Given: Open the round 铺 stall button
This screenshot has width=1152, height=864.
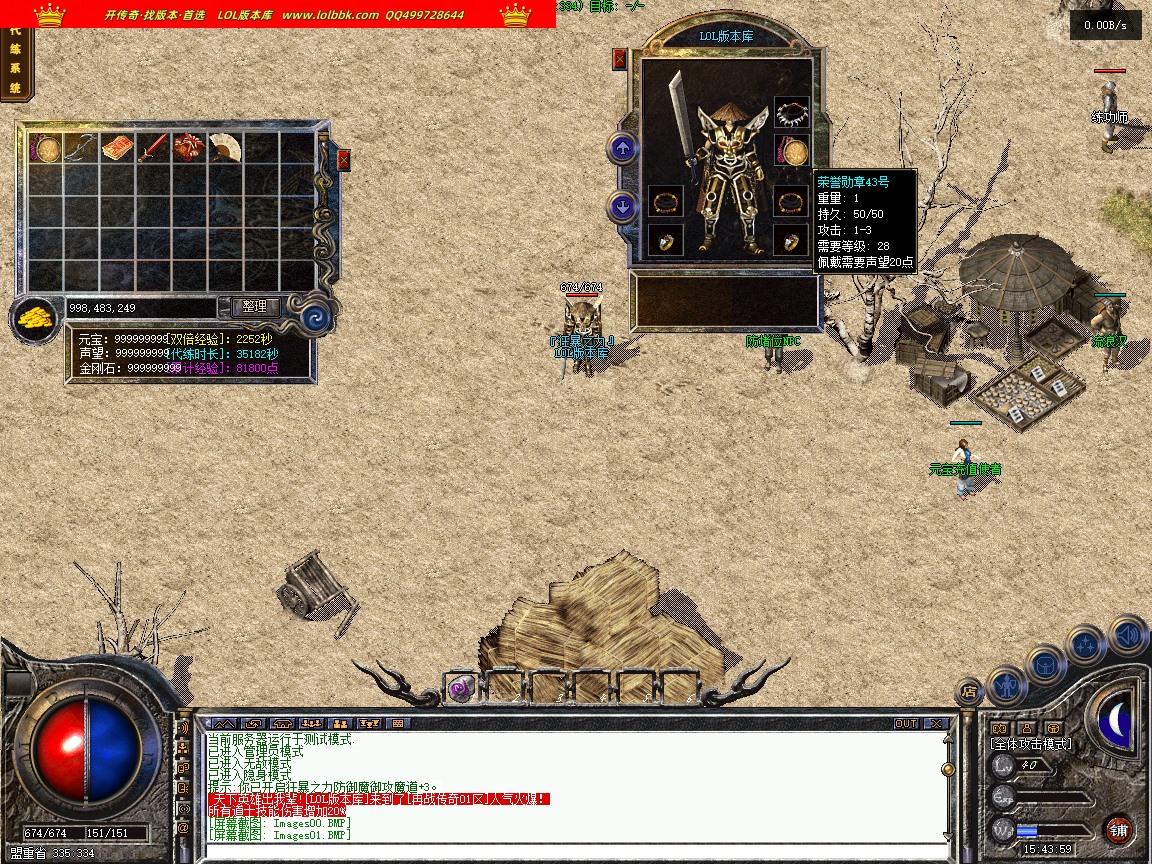Looking at the screenshot, I should click(1118, 829).
